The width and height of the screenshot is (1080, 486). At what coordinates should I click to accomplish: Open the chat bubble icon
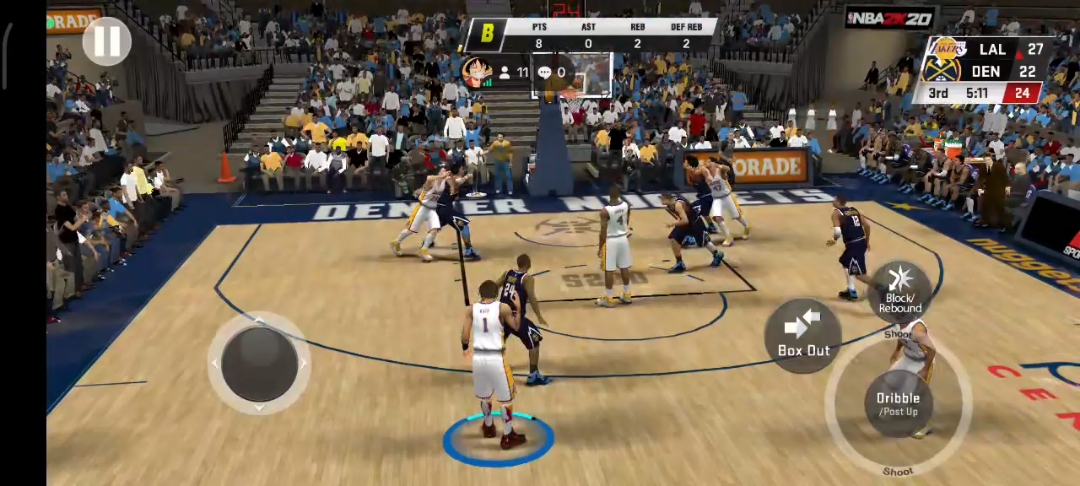(544, 72)
